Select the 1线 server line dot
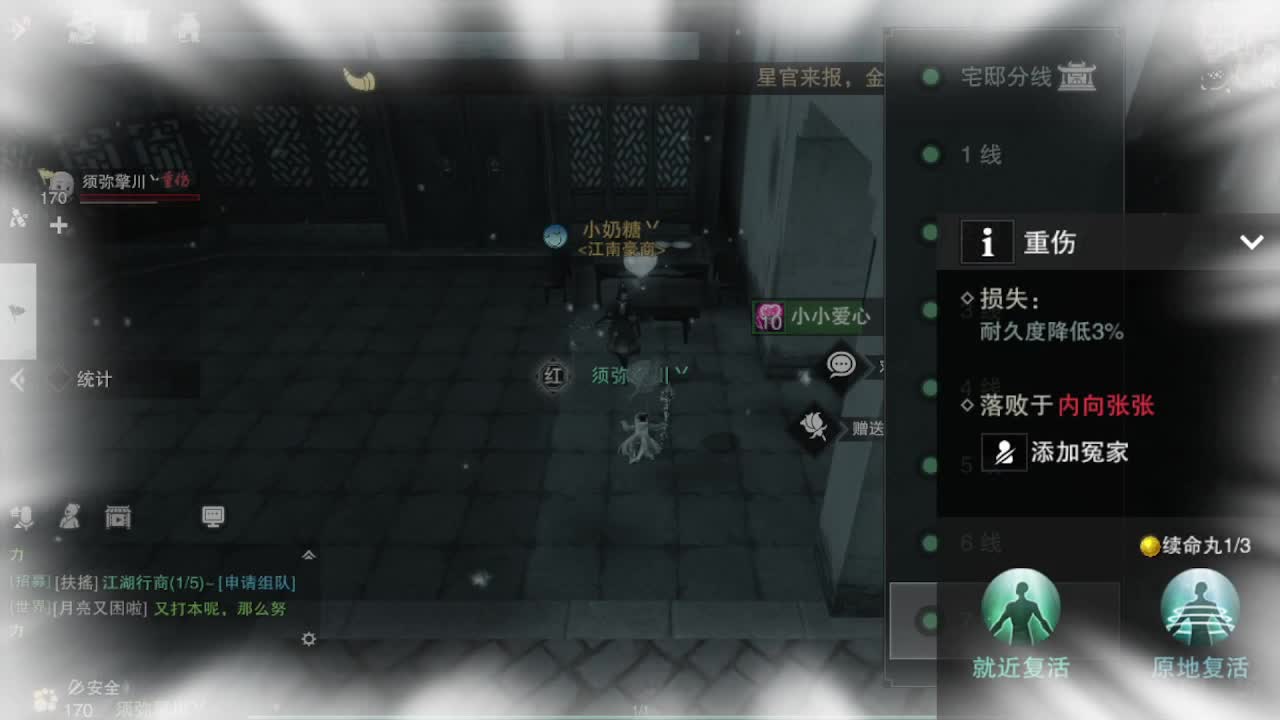 (x=931, y=155)
